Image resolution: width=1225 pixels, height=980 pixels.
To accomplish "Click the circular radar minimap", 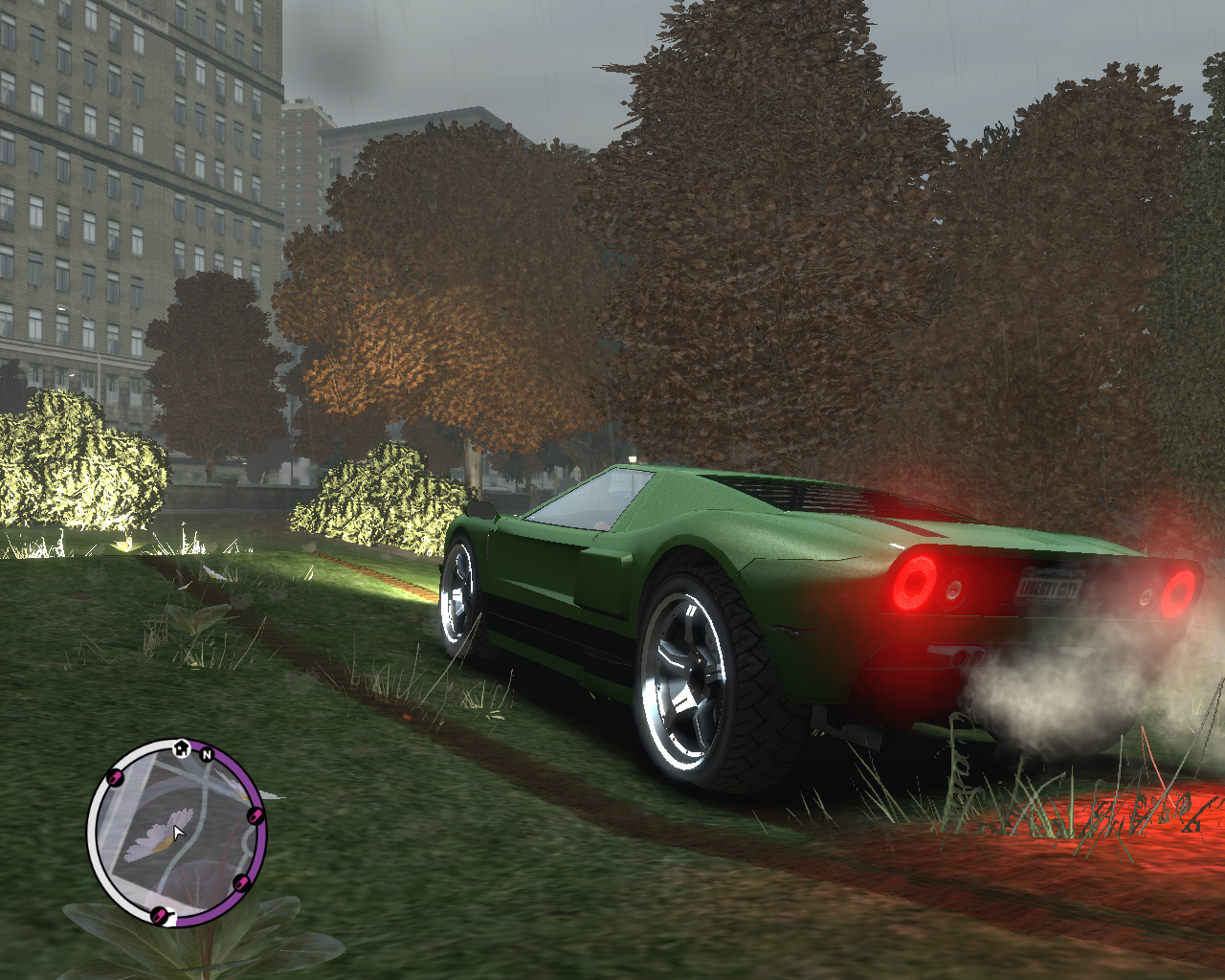I will coord(176,835).
